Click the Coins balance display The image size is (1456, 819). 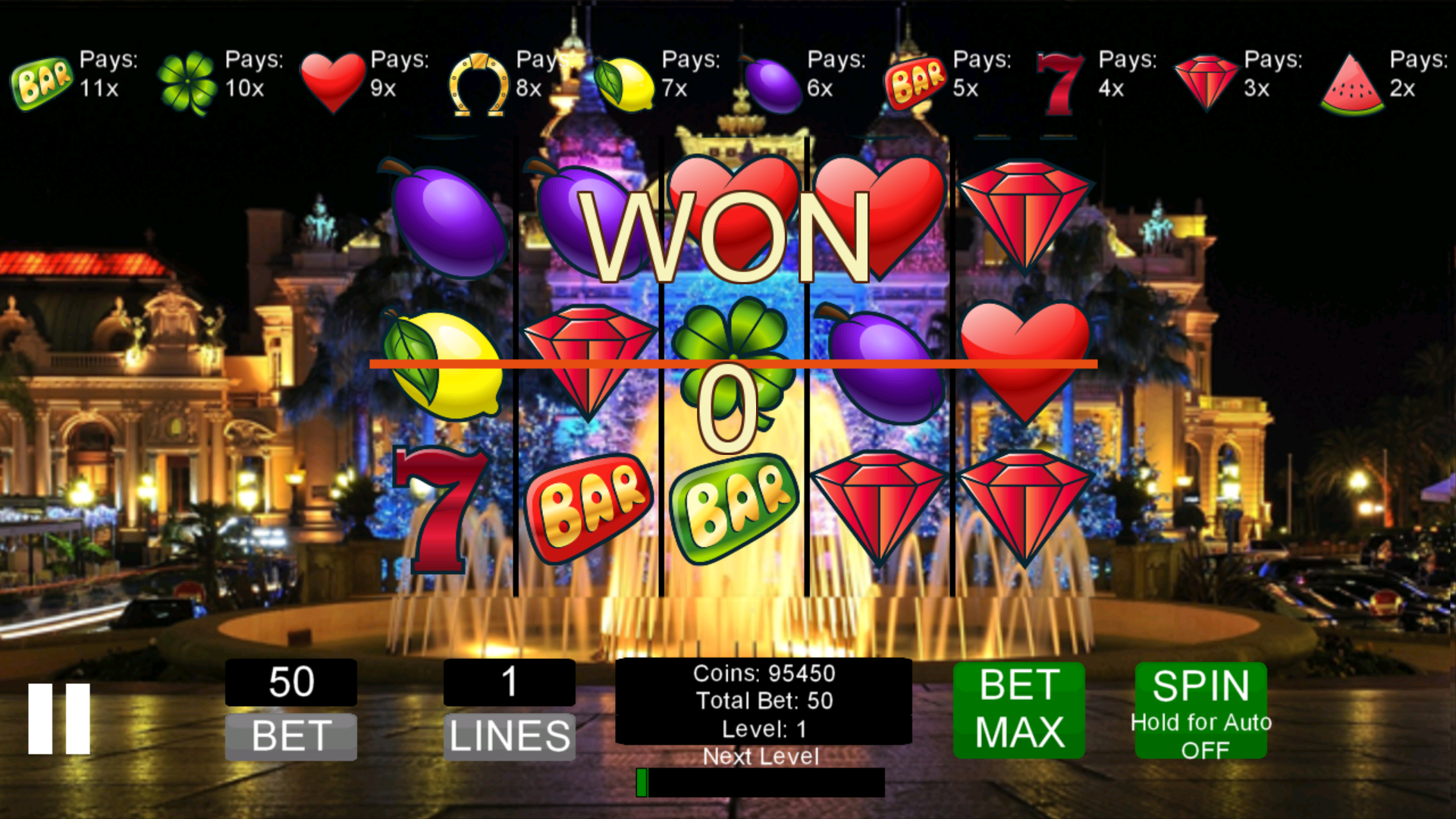coord(763,673)
